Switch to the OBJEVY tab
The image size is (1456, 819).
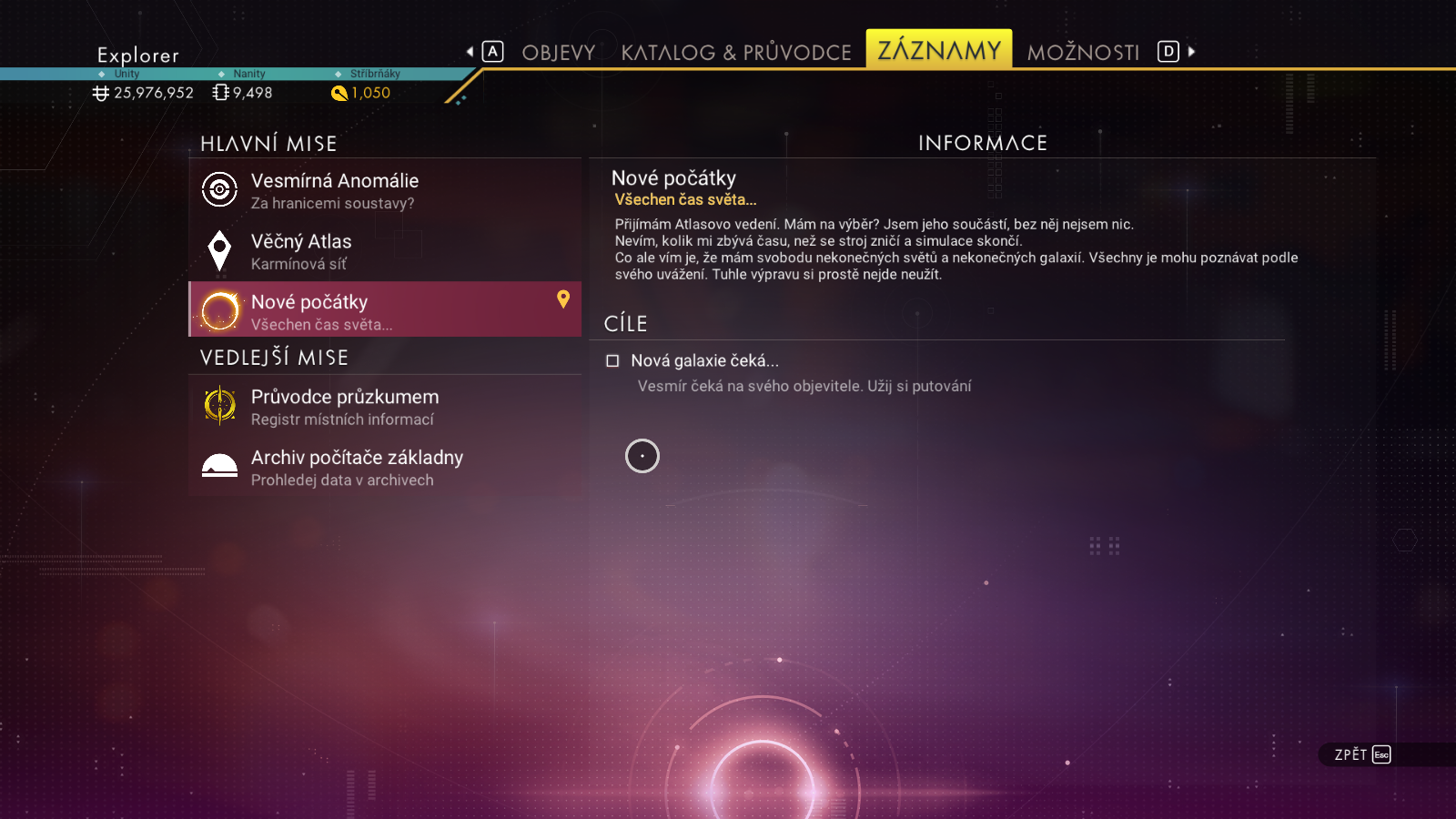(x=558, y=53)
